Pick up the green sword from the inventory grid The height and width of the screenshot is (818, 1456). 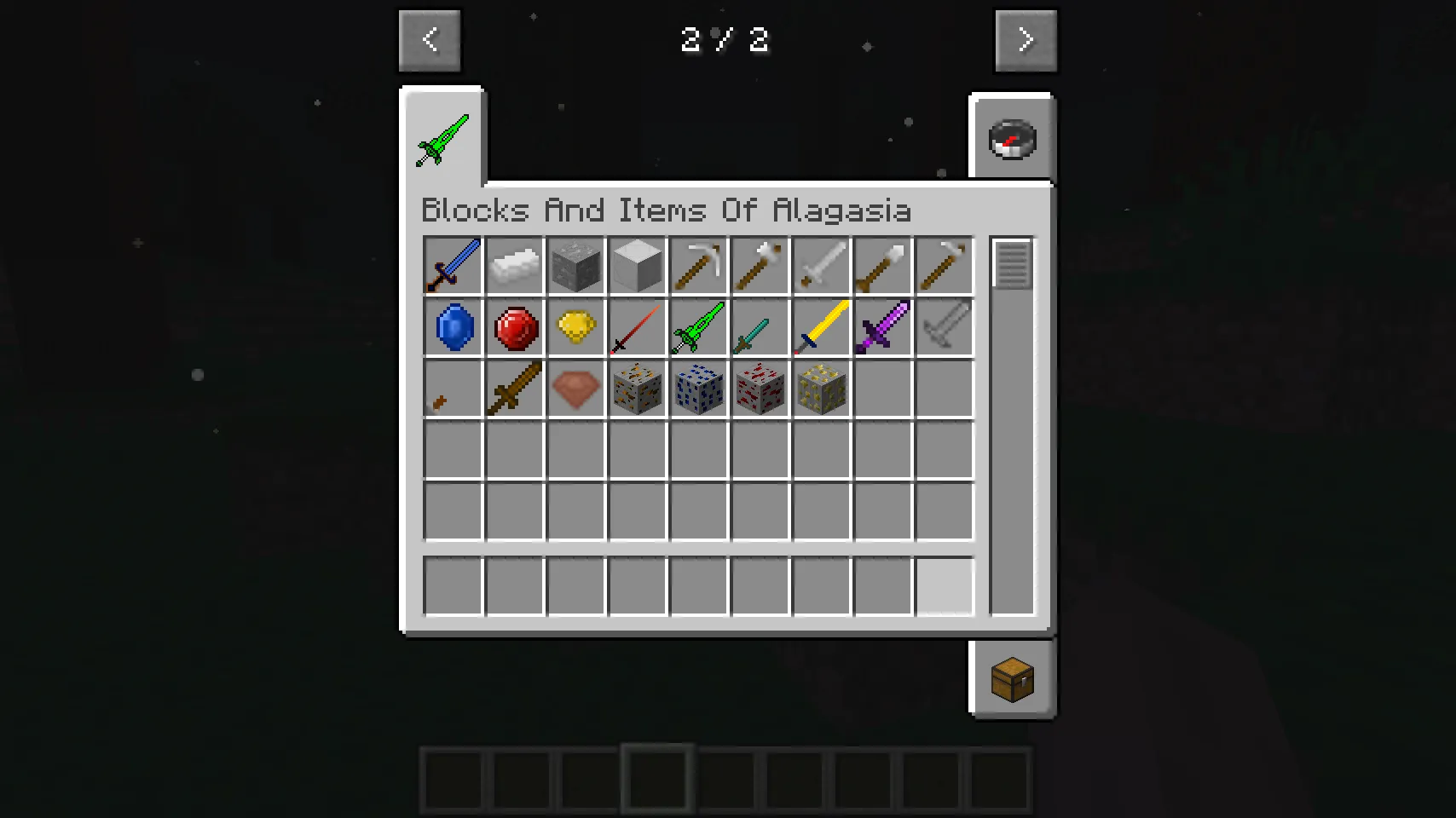click(698, 327)
